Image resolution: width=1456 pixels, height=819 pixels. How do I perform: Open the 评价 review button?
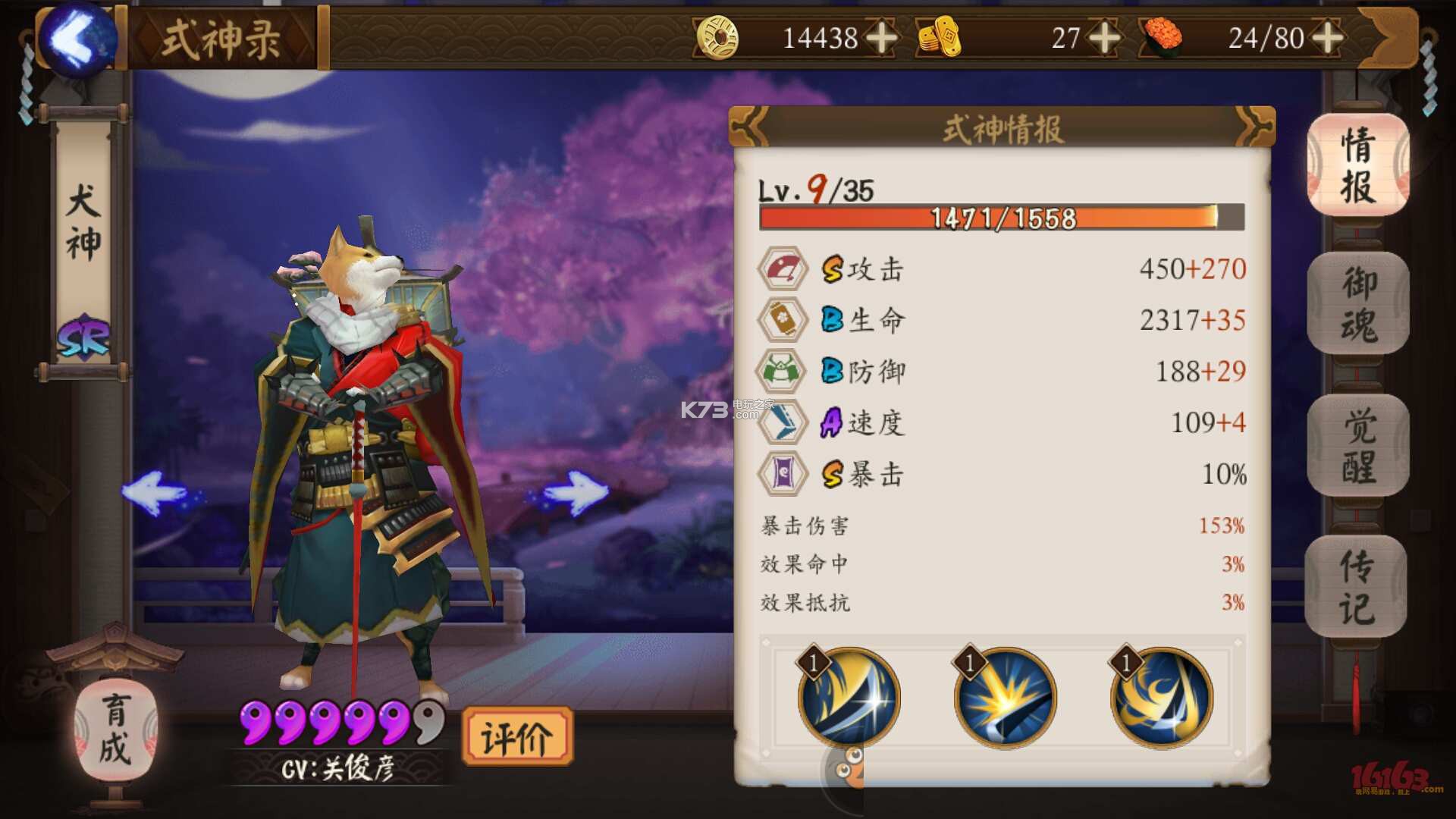(517, 737)
